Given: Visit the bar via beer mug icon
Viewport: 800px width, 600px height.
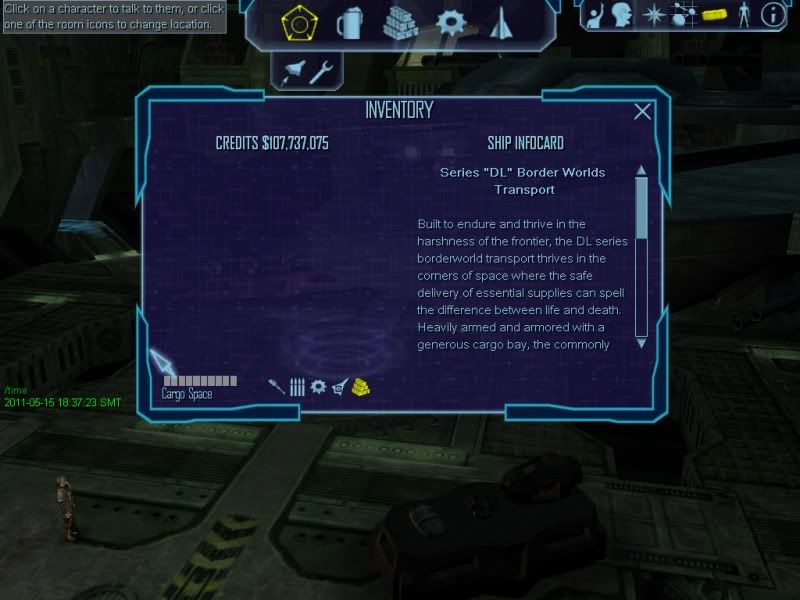Looking at the screenshot, I should (x=348, y=22).
